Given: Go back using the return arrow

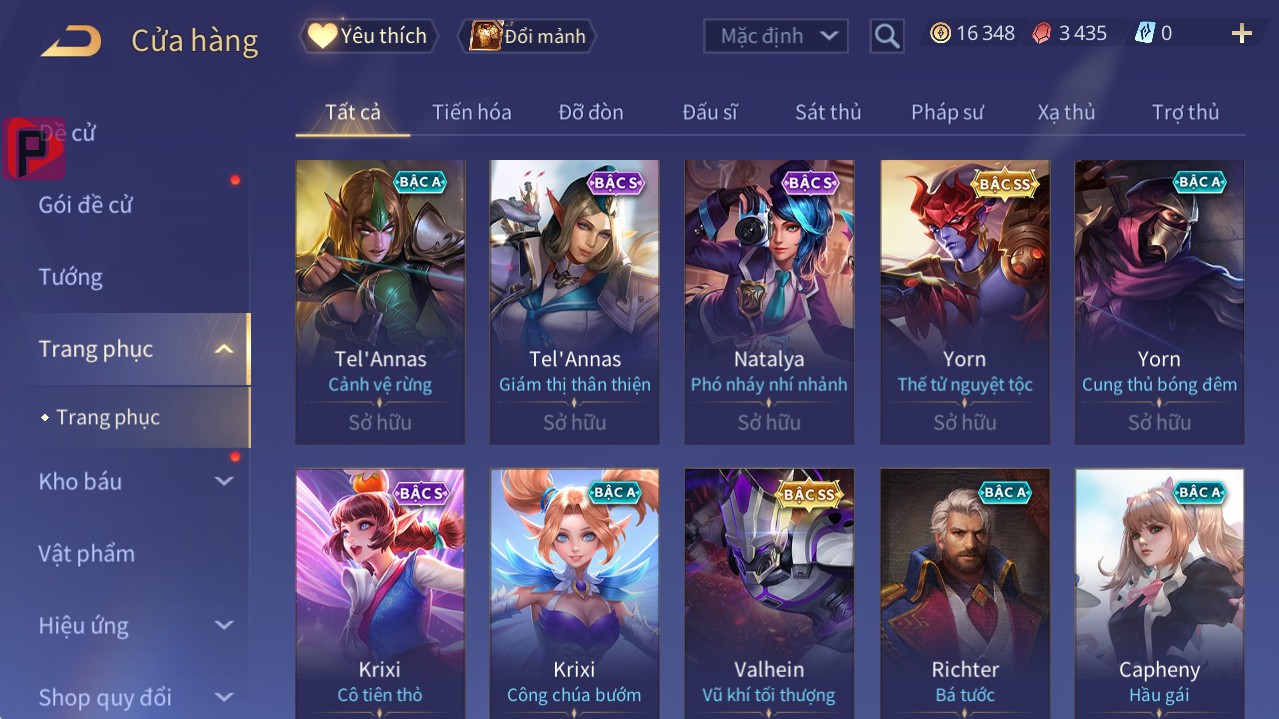Looking at the screenshot, I should (71, 41).
